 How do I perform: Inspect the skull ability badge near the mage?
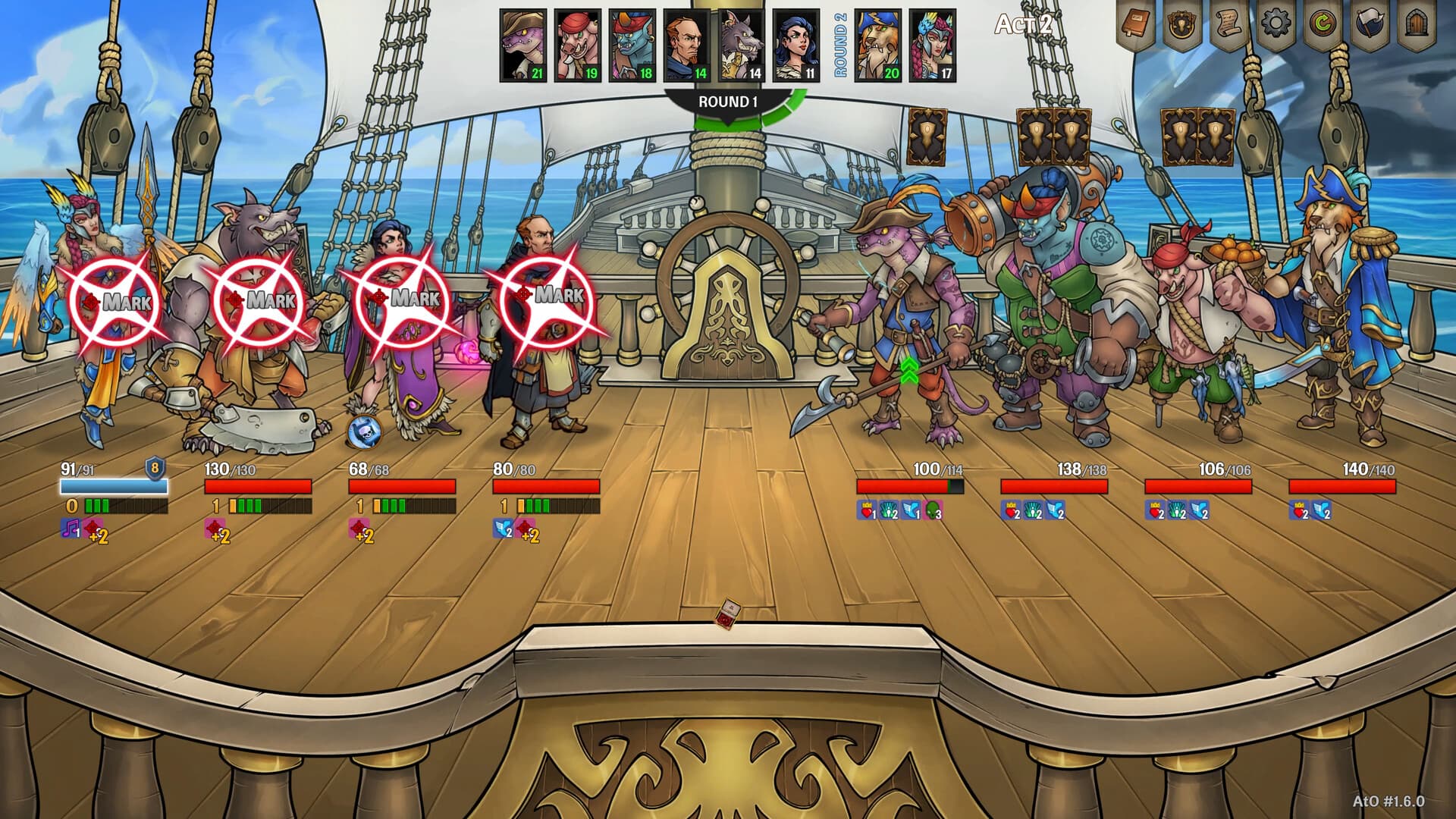pyautogui.click(x=363, y=432)
